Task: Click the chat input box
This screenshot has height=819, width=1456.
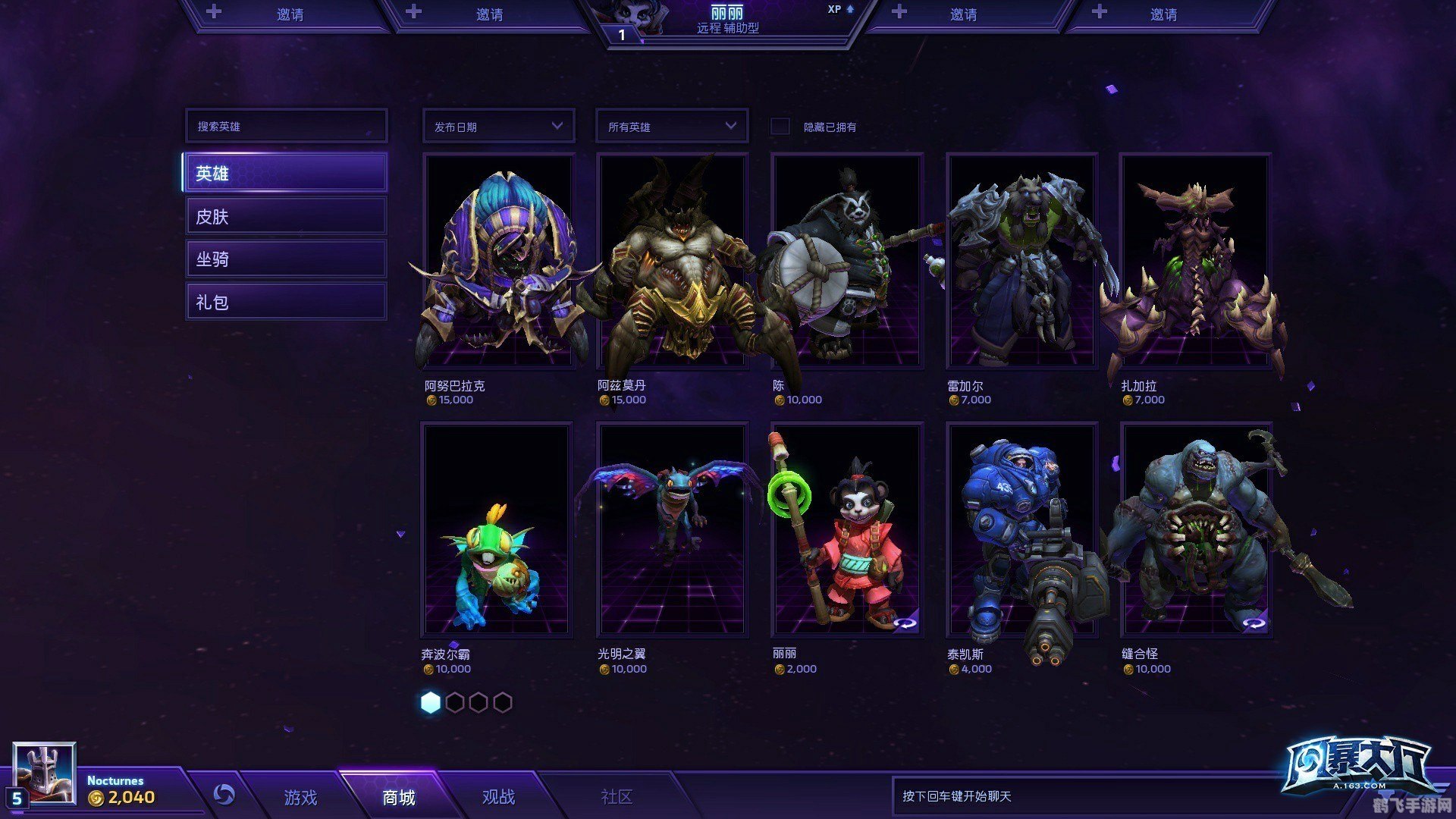Action: (x=1084, y=796)
